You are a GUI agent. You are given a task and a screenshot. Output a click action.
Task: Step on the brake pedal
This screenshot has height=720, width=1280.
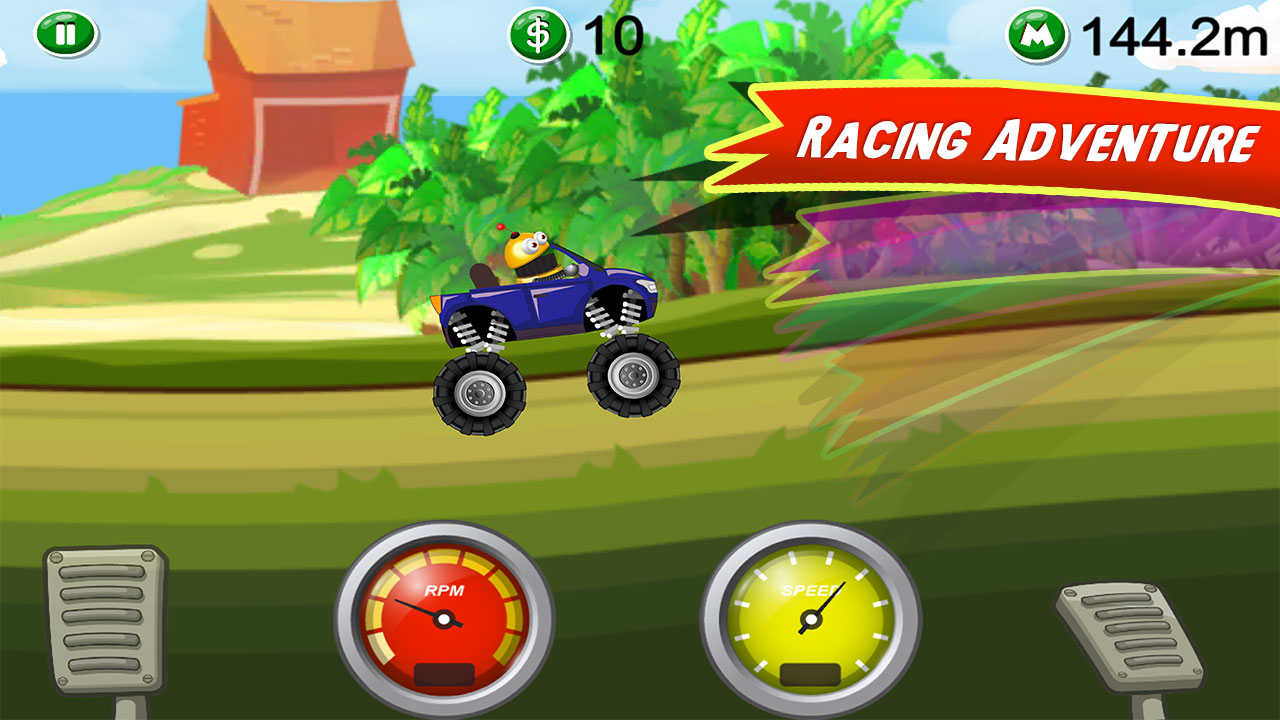tap(106, 619)
